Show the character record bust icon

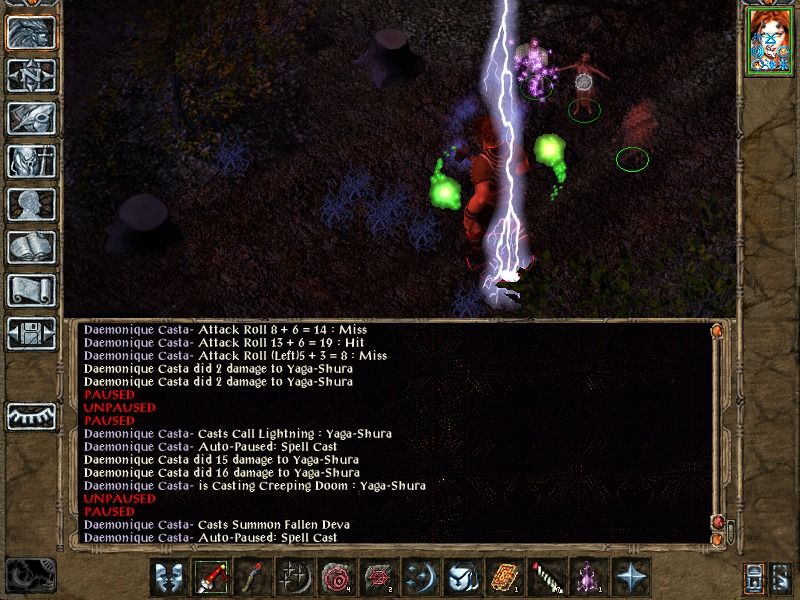(x=31, y=204)
